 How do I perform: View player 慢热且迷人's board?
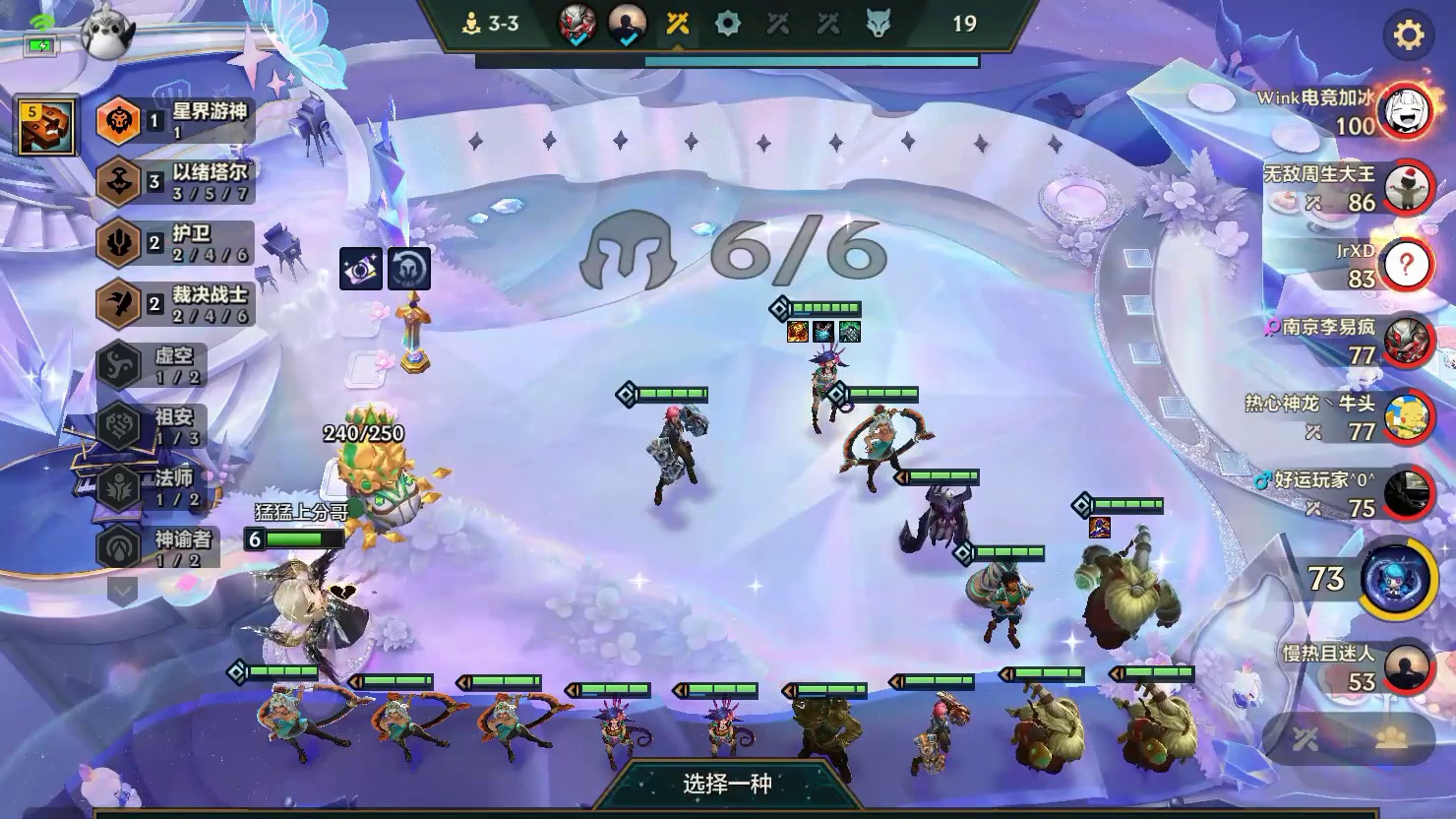pyautogui.click(x=1405, y=667)
